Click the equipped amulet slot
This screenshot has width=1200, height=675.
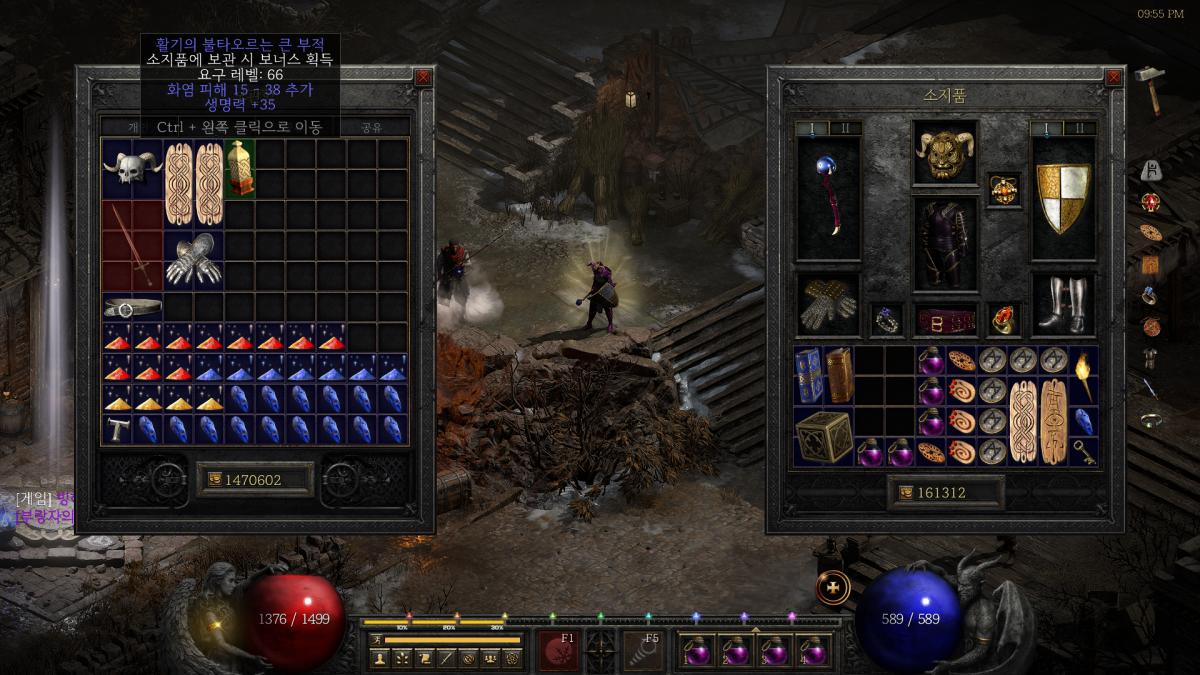point(1003,188)
